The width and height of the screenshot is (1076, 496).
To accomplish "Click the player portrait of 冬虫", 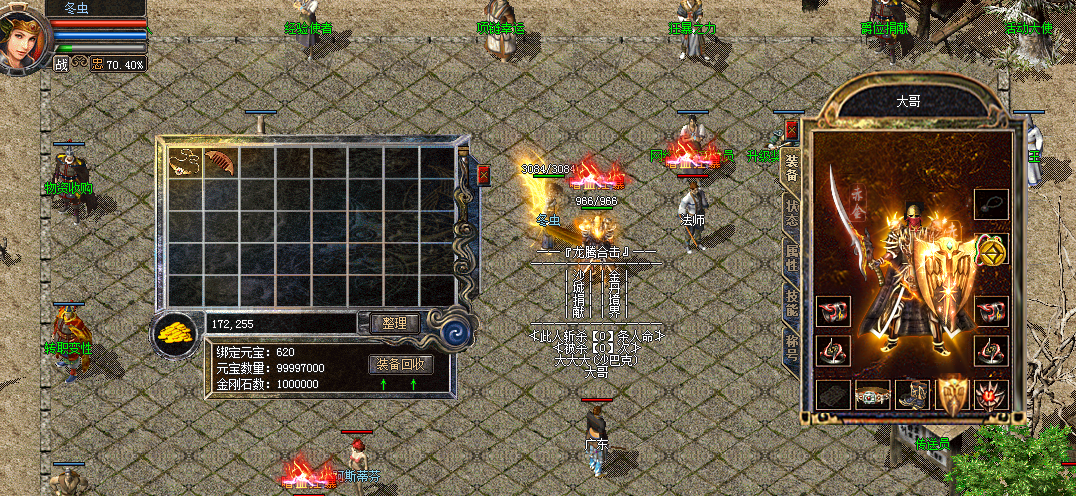I will tap(24, 38).
